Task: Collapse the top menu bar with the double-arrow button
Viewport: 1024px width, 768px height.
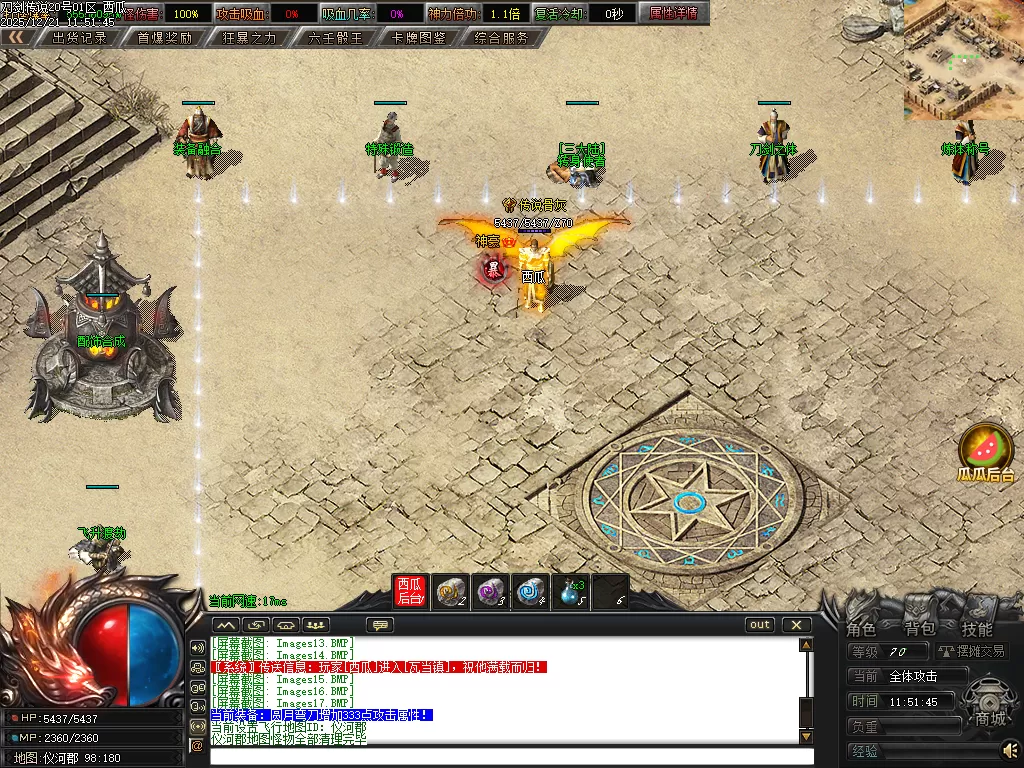Action: point(17,37)
